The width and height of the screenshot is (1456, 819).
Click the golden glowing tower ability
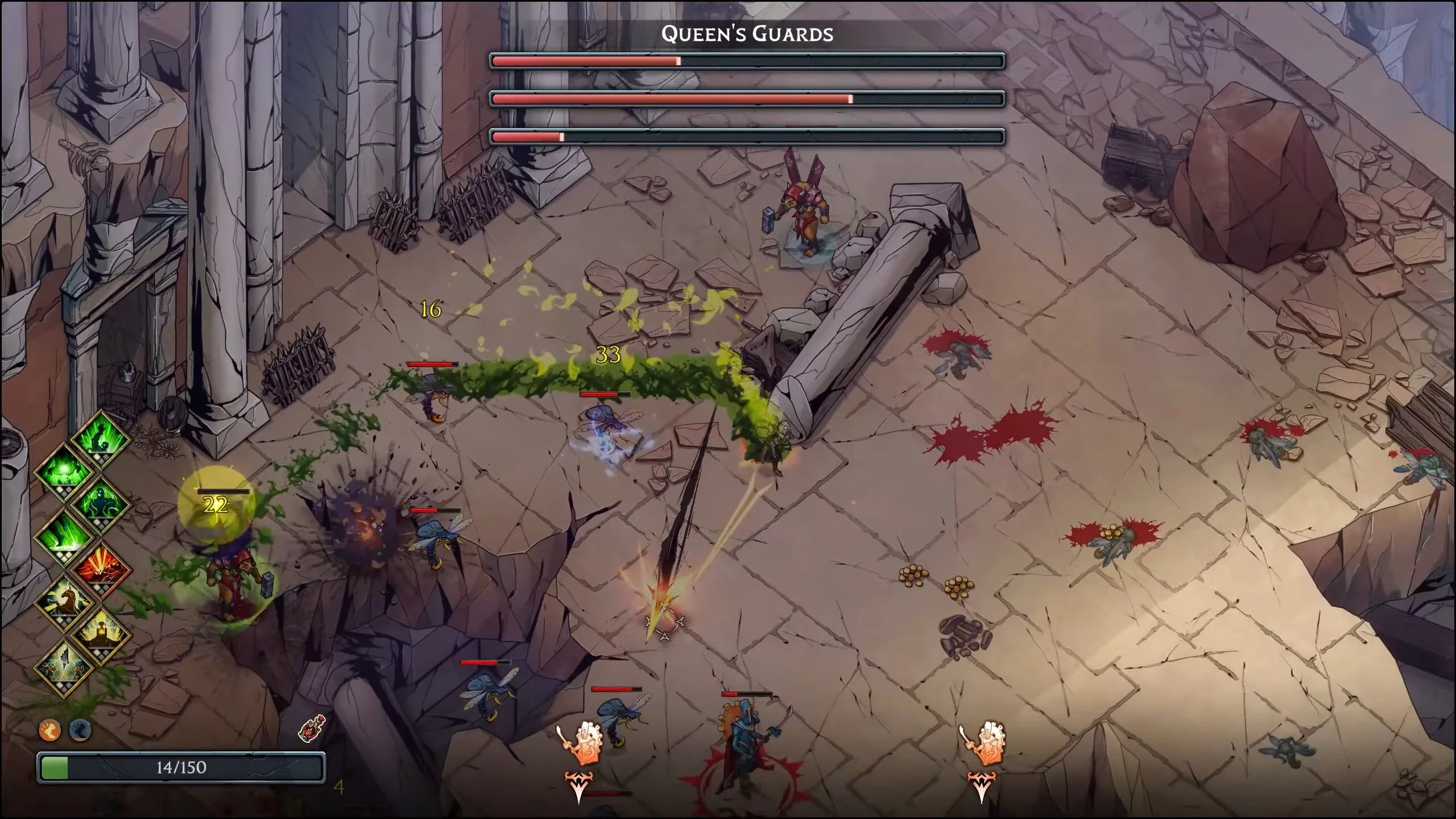(101, 633)
